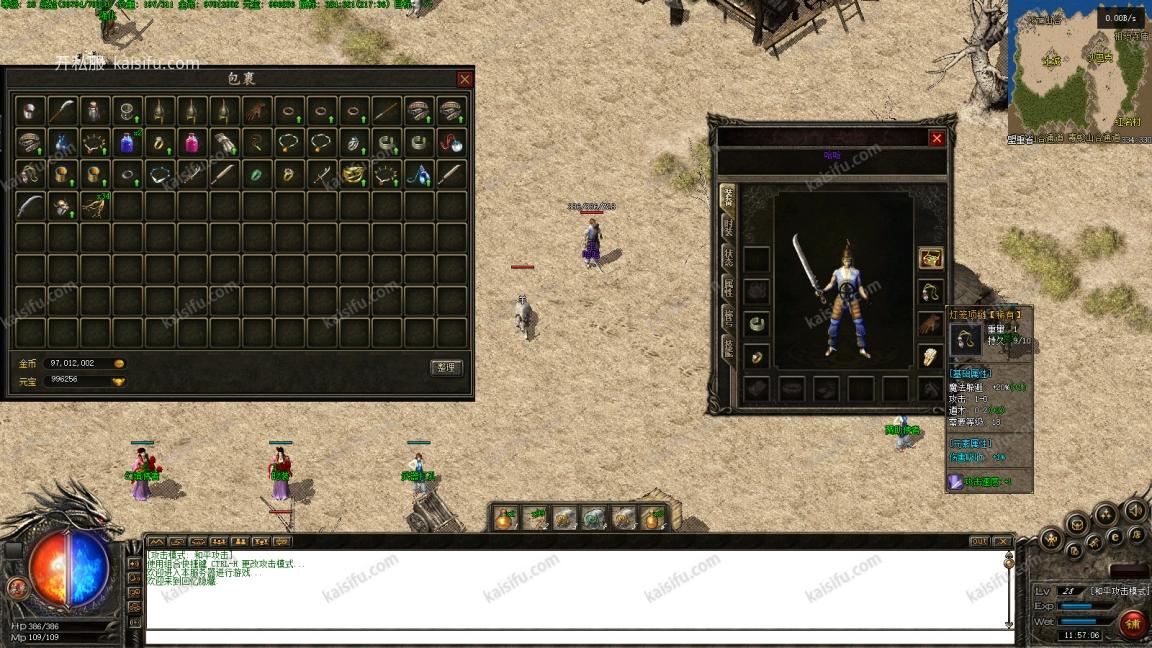Open the red 铺 shop button
Image resolution: width=1152 pixels, height=648 pixels.
pyautogui.click(x=1132, y=624)
